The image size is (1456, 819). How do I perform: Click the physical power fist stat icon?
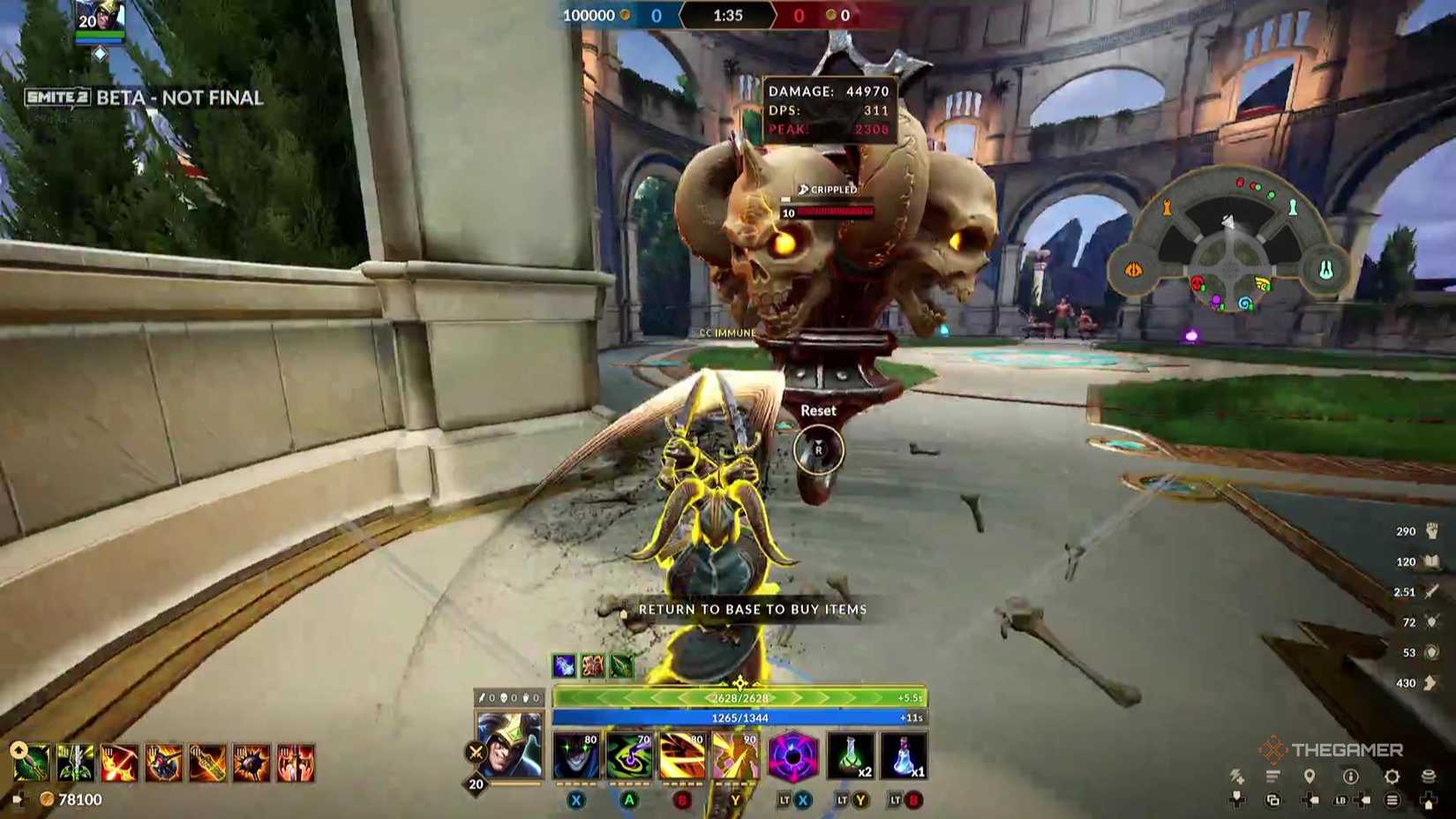click(x=1431, y=530)
